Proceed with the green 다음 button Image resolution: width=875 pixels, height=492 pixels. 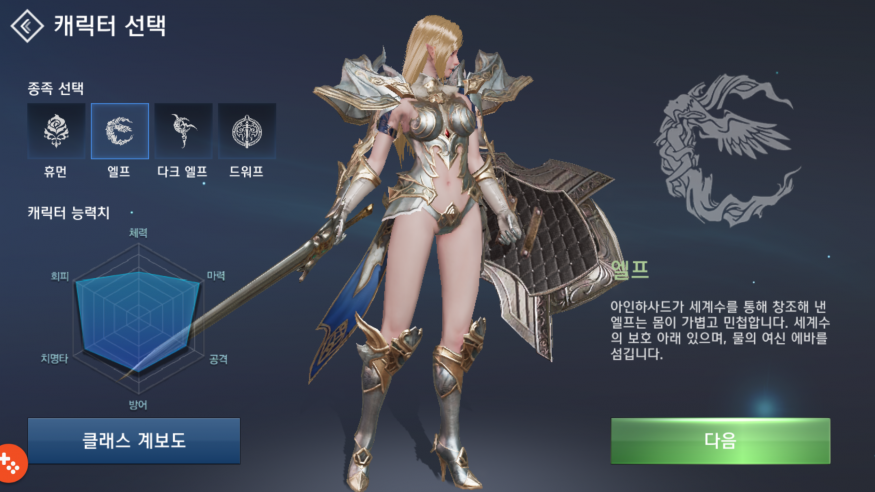coord(720,441)
